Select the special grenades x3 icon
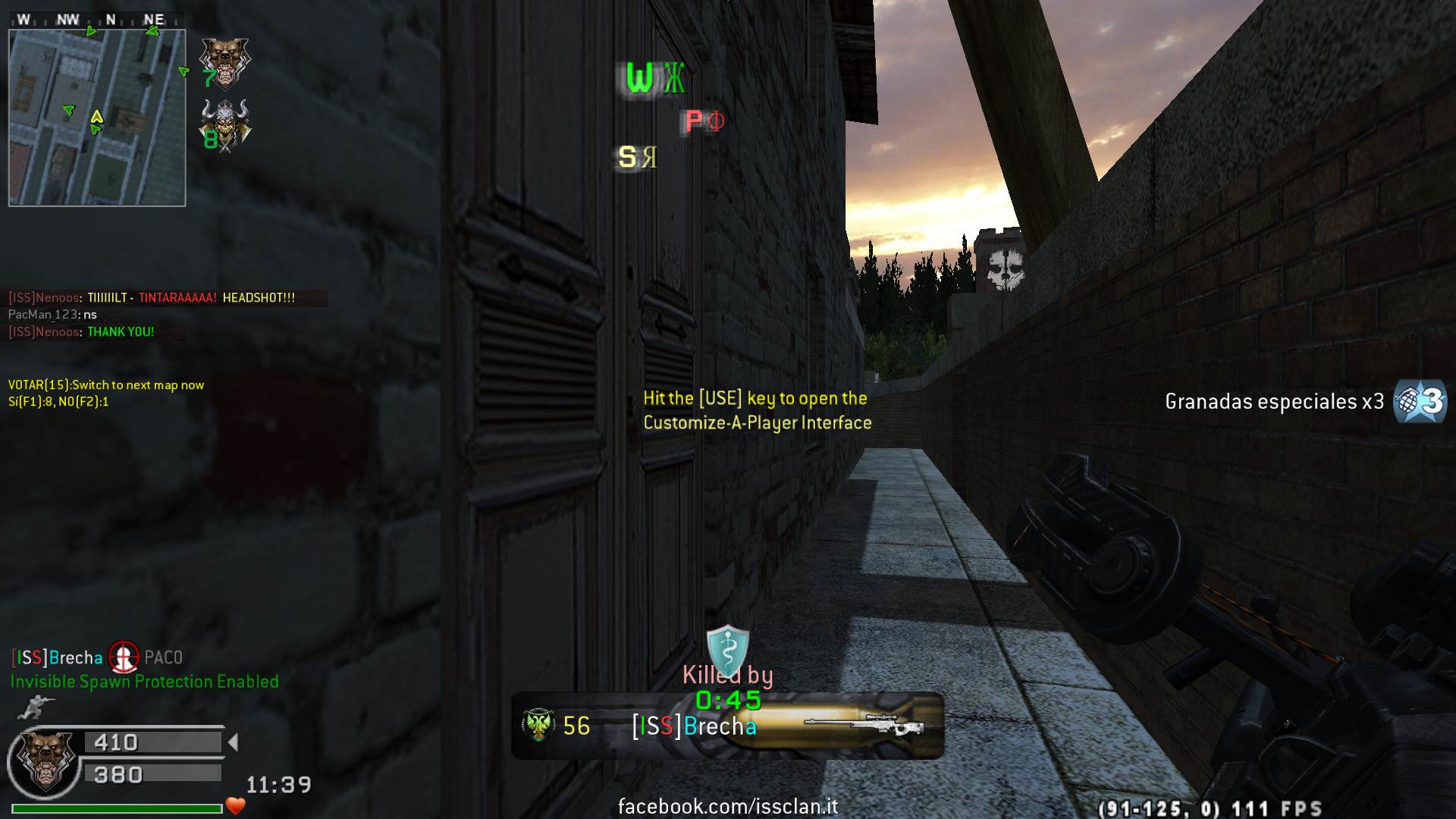The width and height of the screenshot is (1456, 819). click(x=1420, y=401)
